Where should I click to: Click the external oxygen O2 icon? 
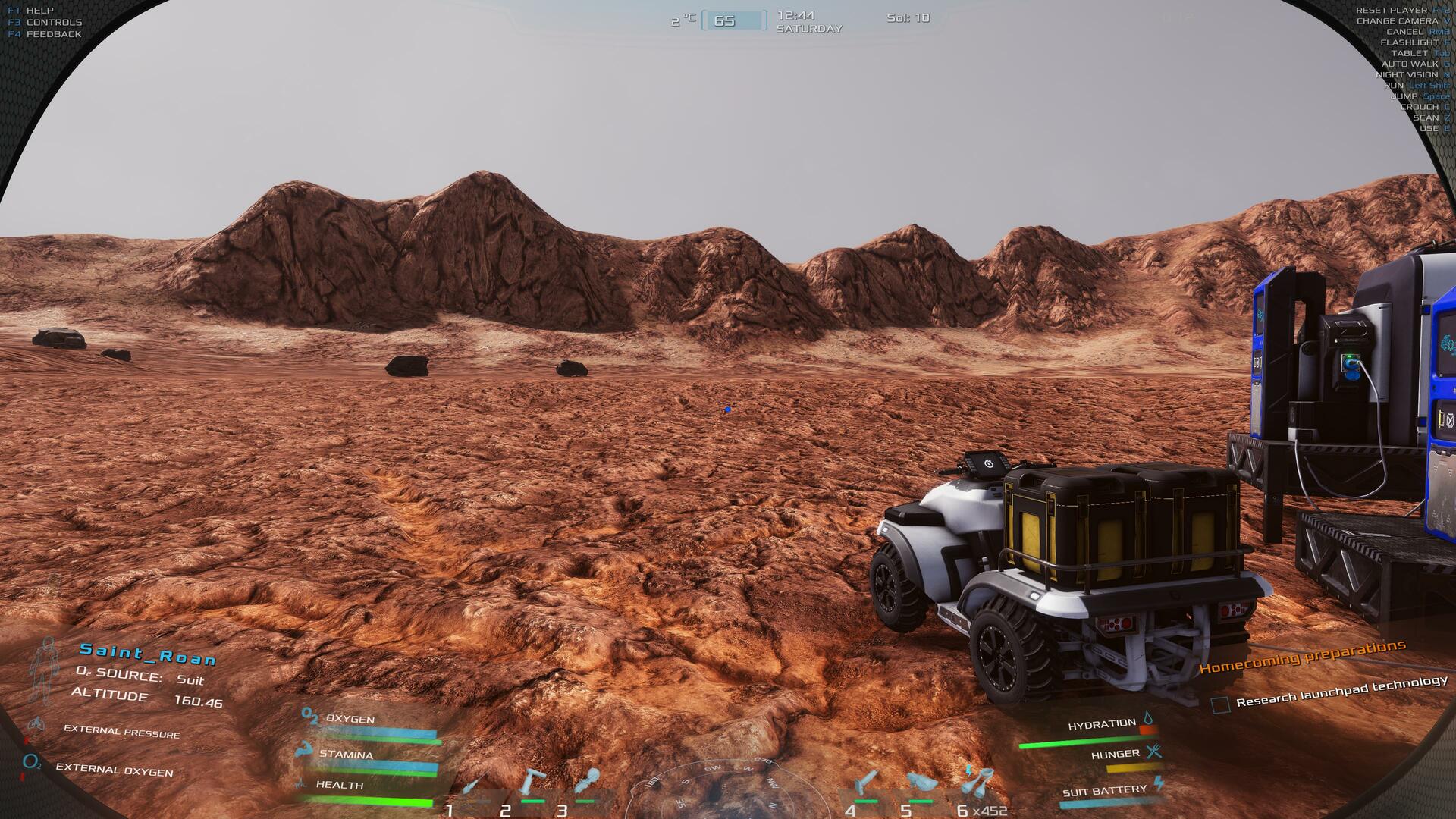tap(31, 764)
